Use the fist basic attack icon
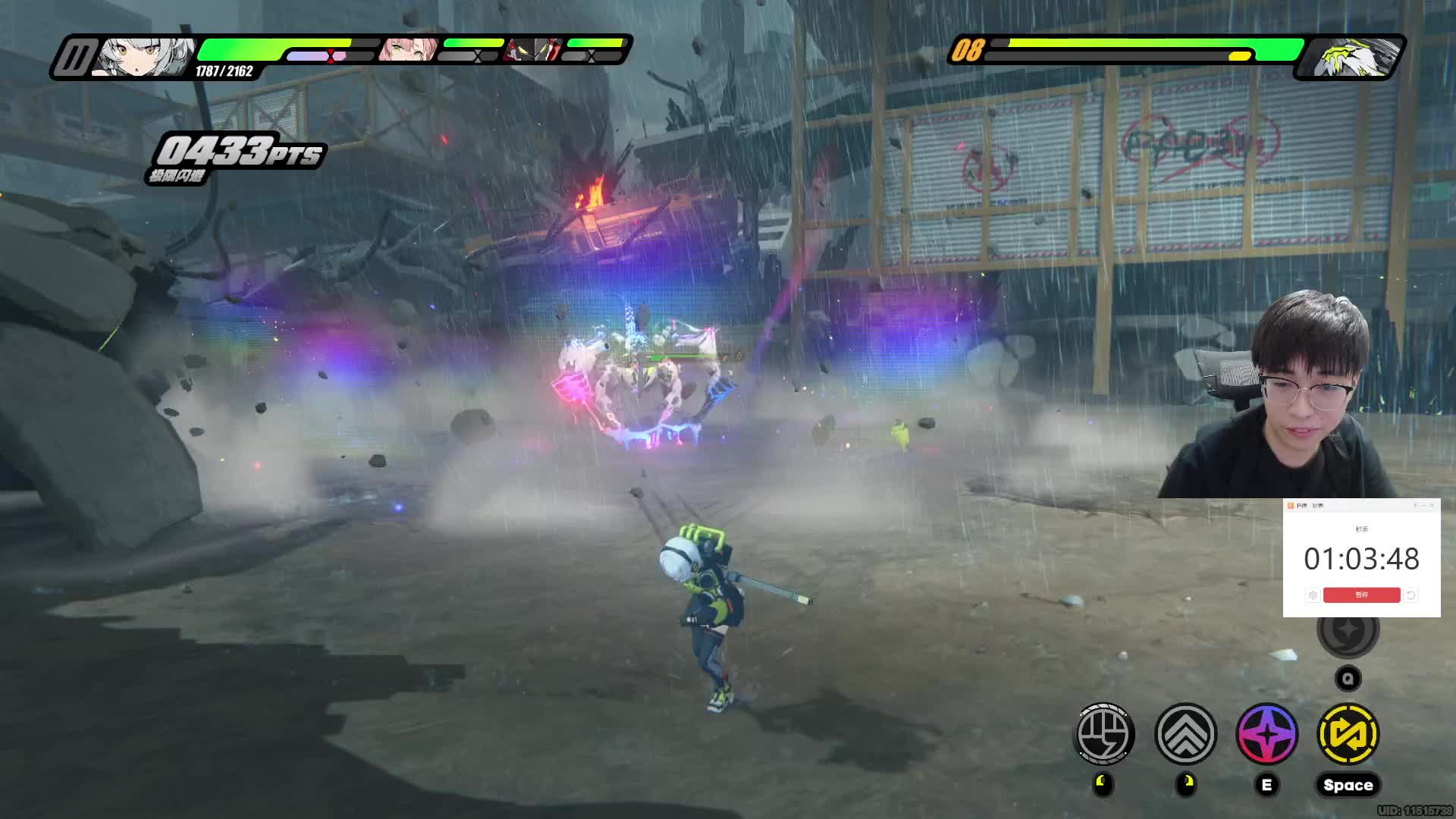 click(x=1105, y=733)
